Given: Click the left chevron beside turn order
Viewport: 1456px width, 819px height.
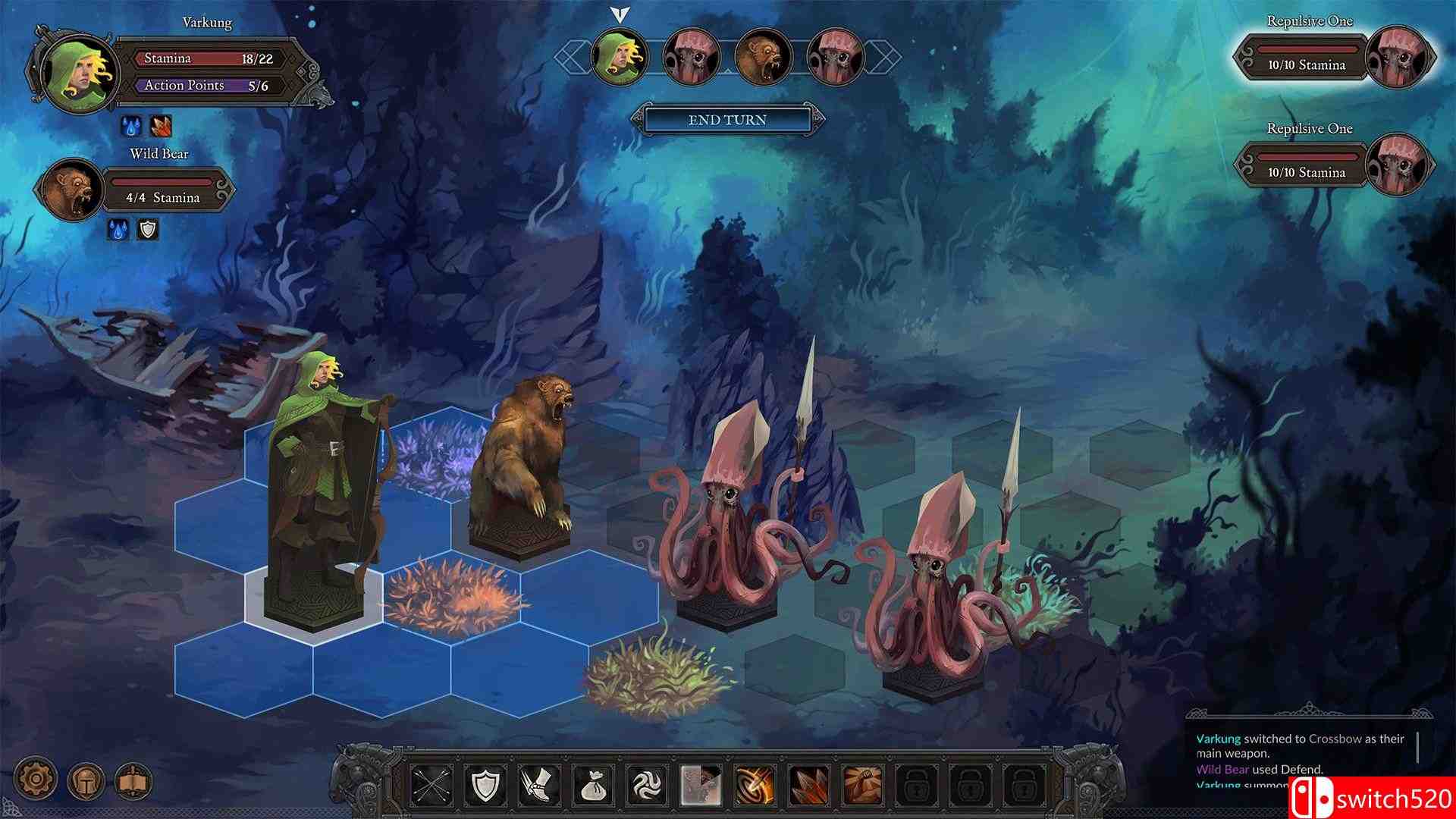Looking at the screenshot, I should click(574, 56).
